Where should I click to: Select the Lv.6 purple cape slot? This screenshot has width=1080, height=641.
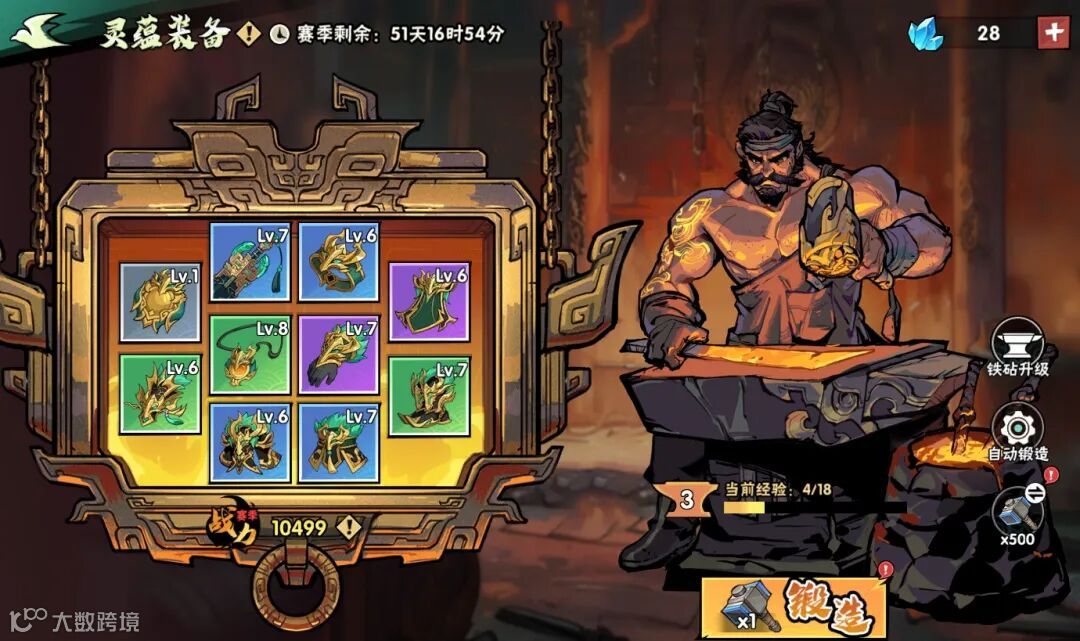[429, 302]
